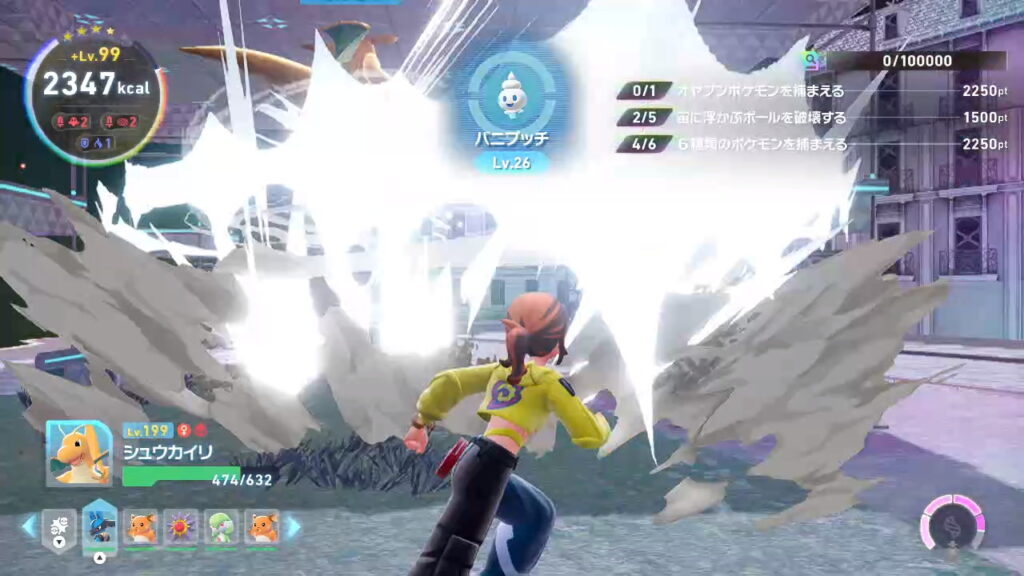The height and width of the screenshot is (576, 1024).
Task: Select the active Dragonite portrait
Action: [79, 452]
